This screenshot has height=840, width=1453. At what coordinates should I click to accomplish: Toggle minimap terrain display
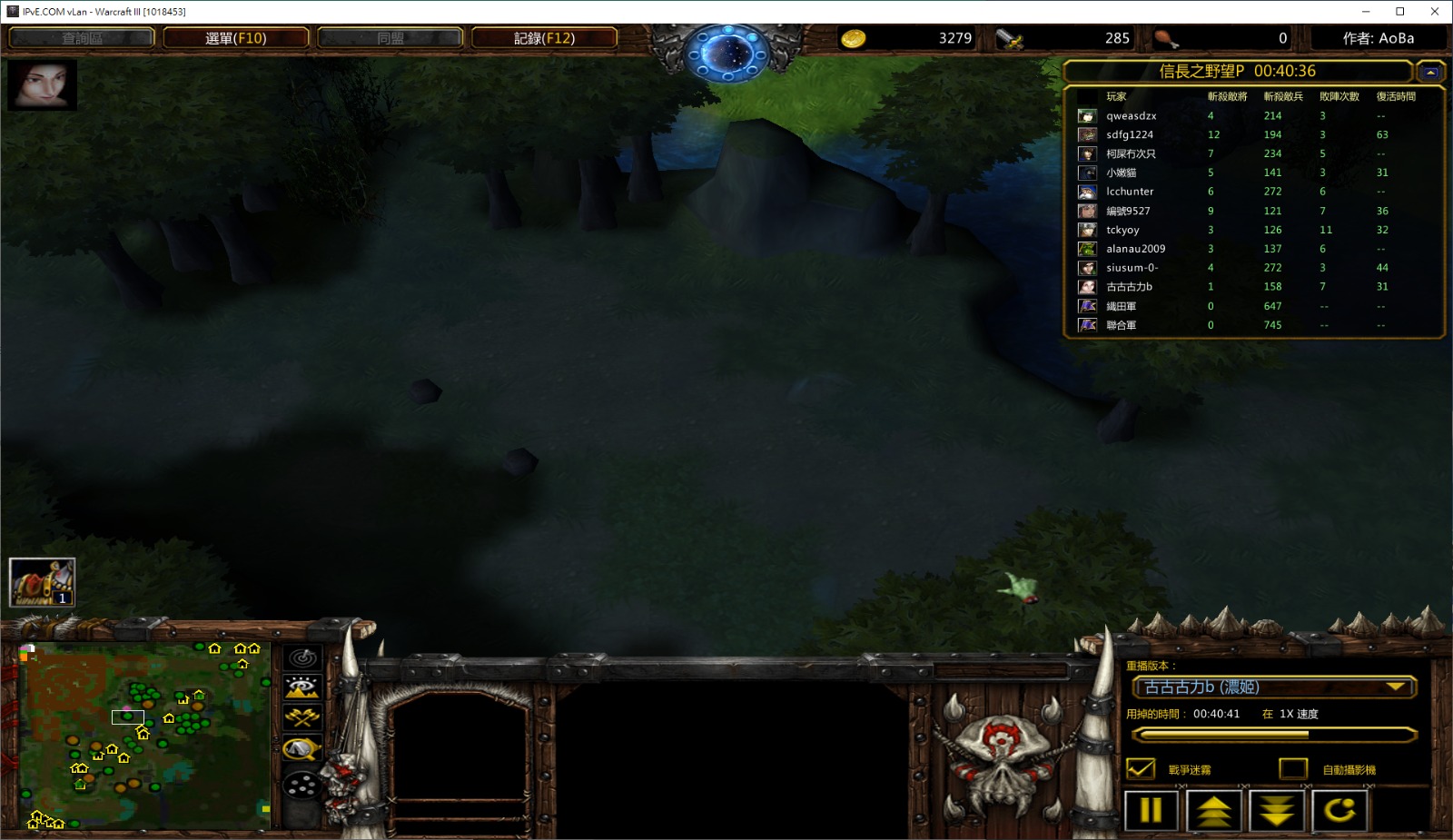[302, 687]
